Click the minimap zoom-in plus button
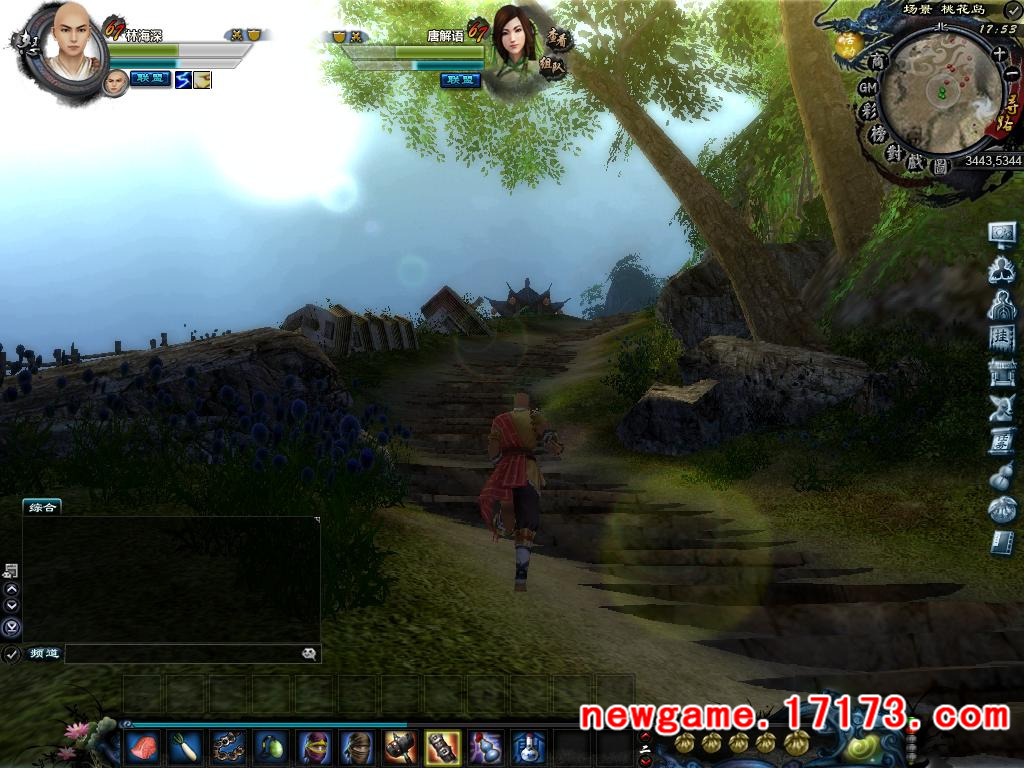1024x768 pixels. click(x=999, y=55)
